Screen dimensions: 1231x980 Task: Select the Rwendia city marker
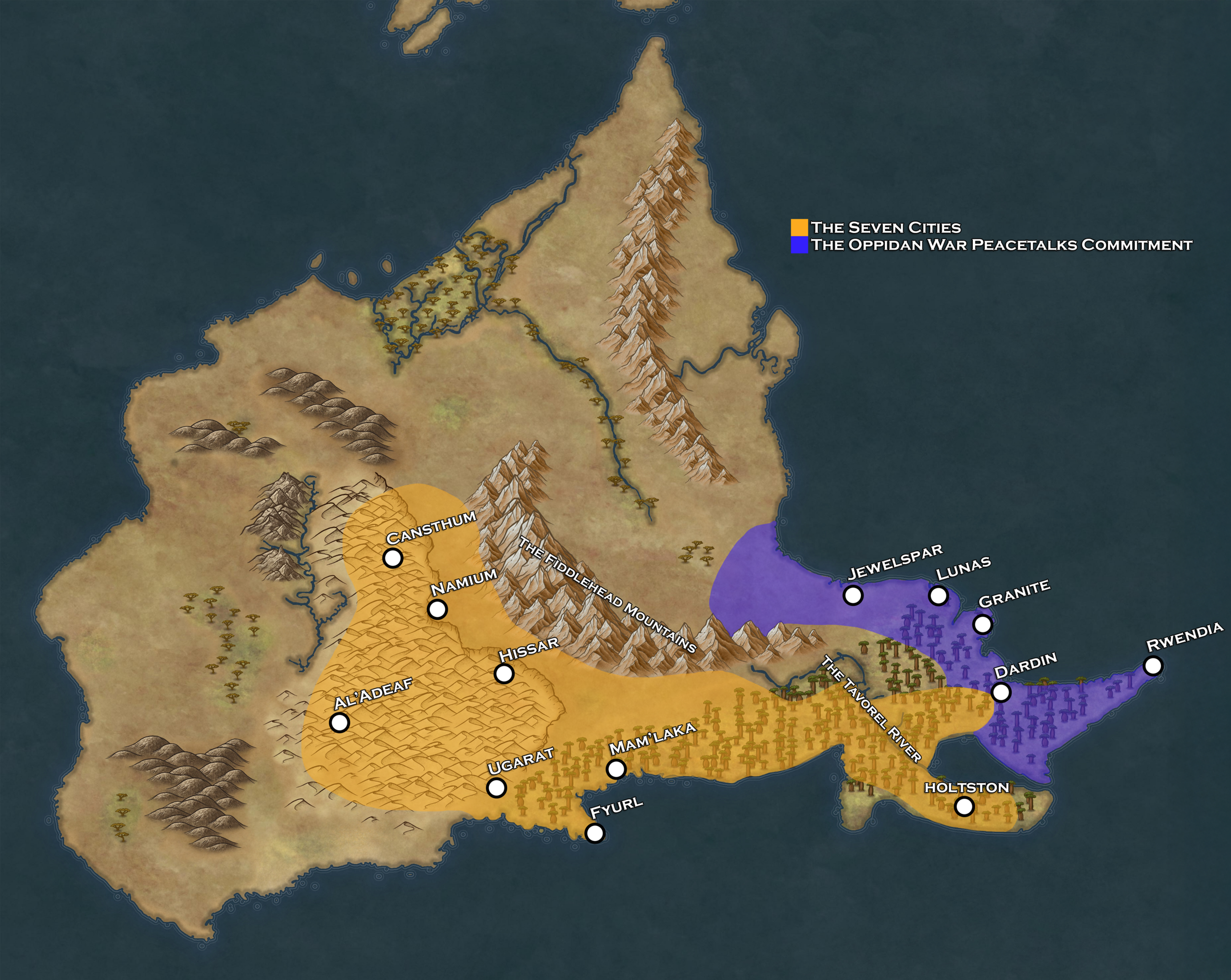point(1154,666)
